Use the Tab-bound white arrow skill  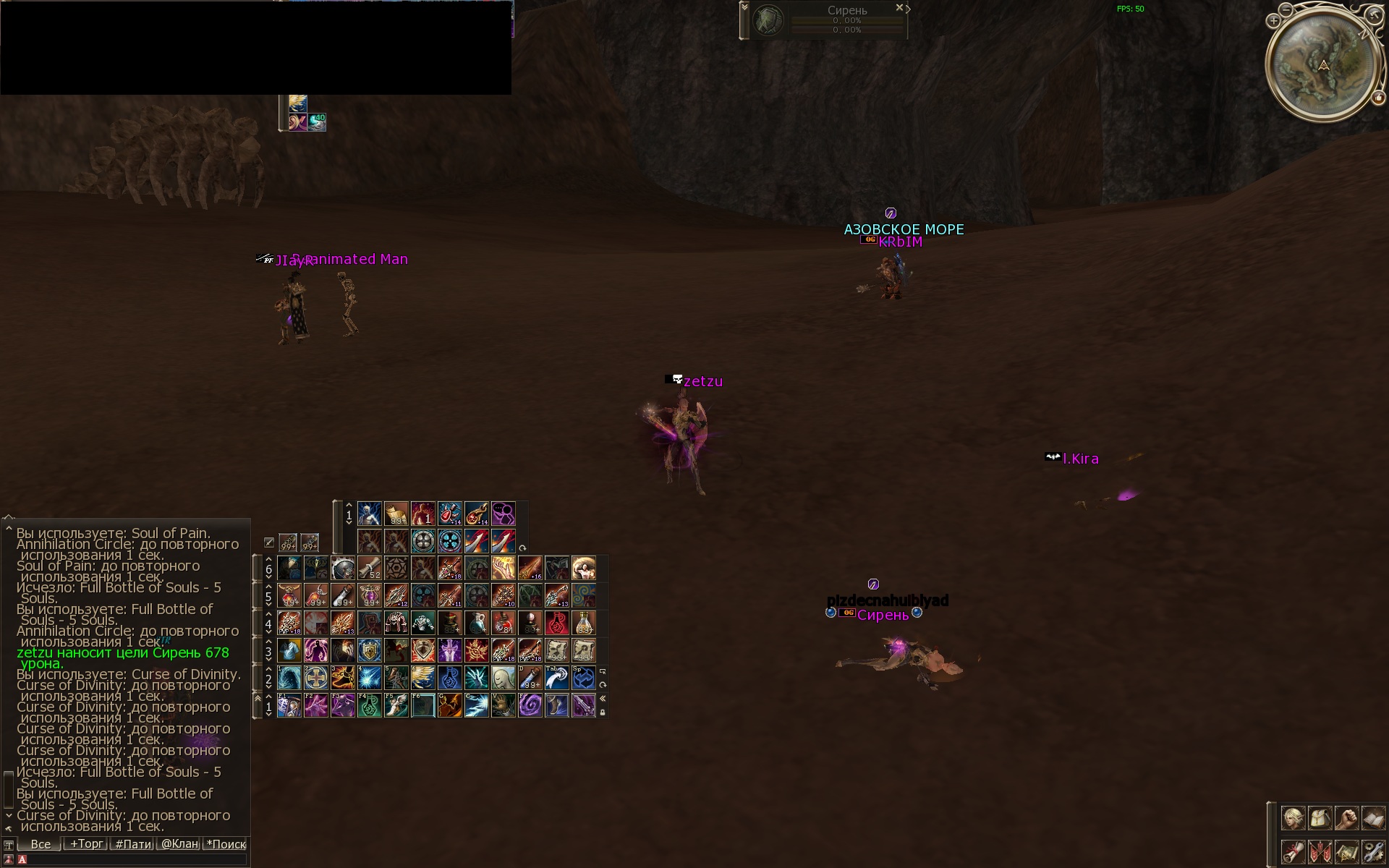[x=556, y=678]
